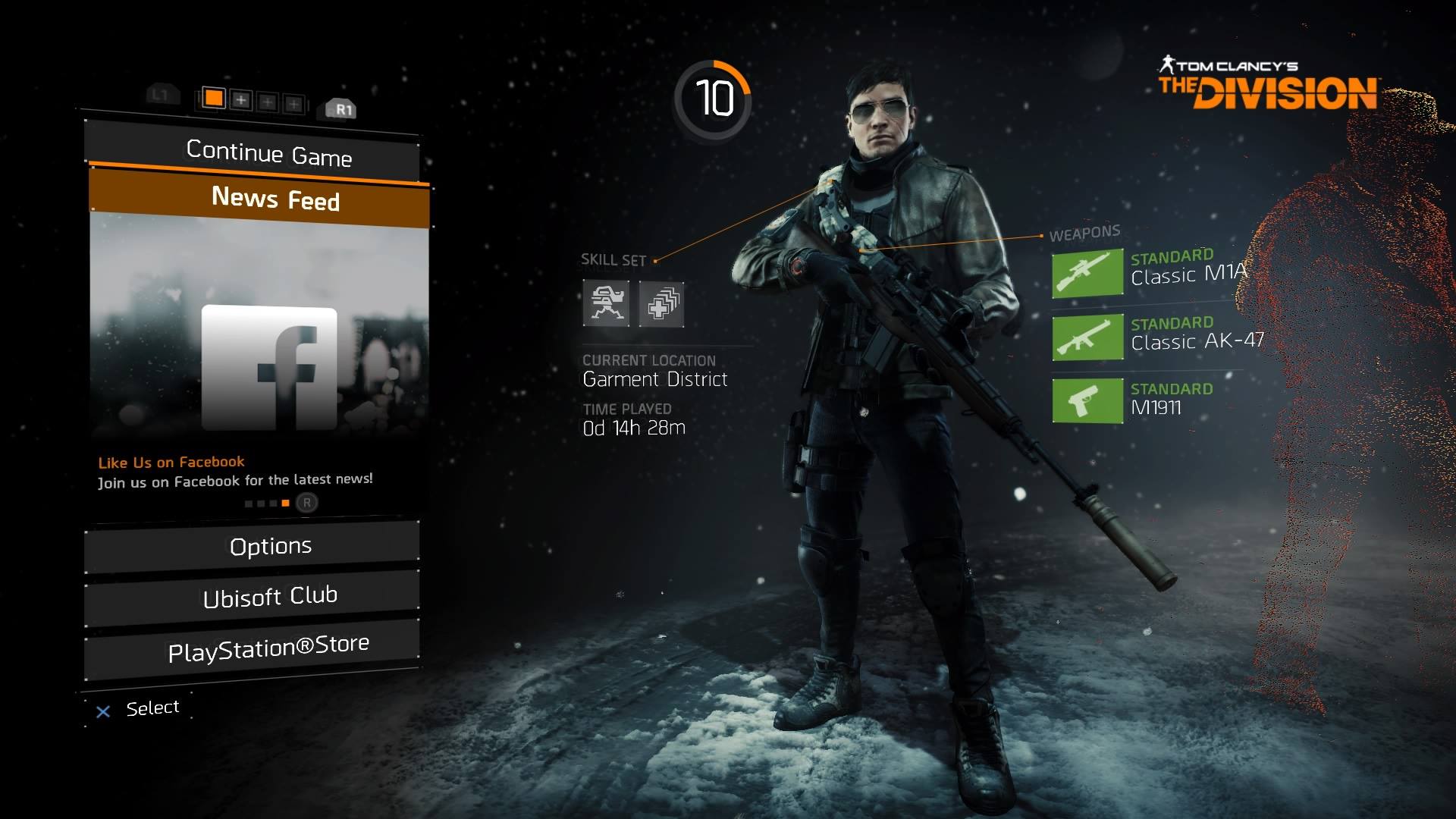The width and height of the screenshot is (1456, 819).
Task: Click the Facebook news thumbnail
Action: (x=269, y=368)
